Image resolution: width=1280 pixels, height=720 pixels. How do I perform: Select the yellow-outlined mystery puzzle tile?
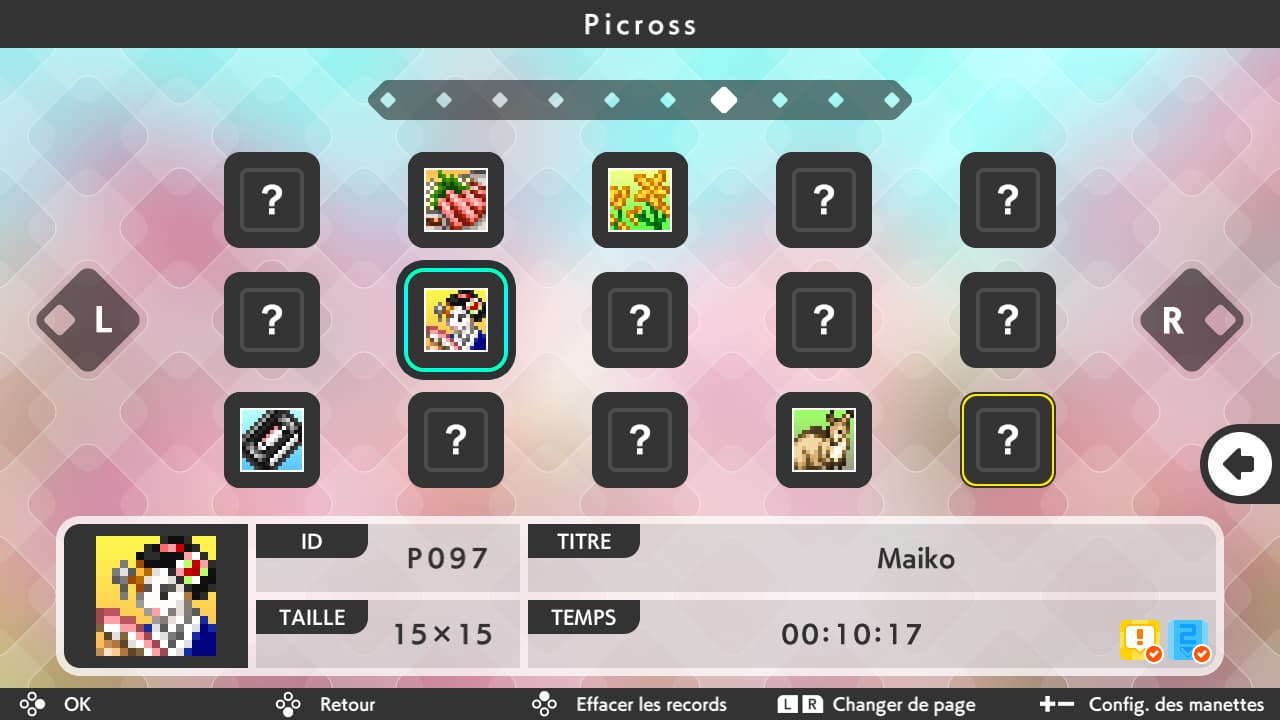1007,440
